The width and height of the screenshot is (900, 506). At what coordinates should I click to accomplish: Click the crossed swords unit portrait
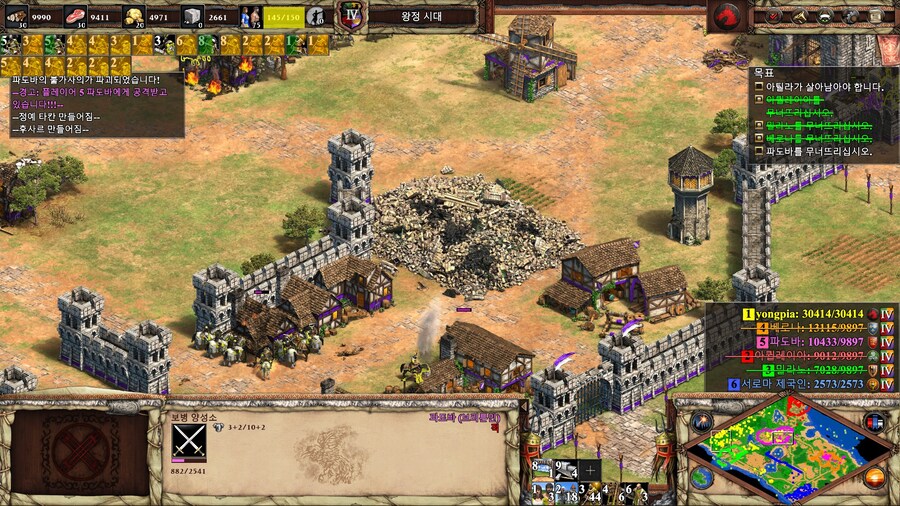click(188, 440)
